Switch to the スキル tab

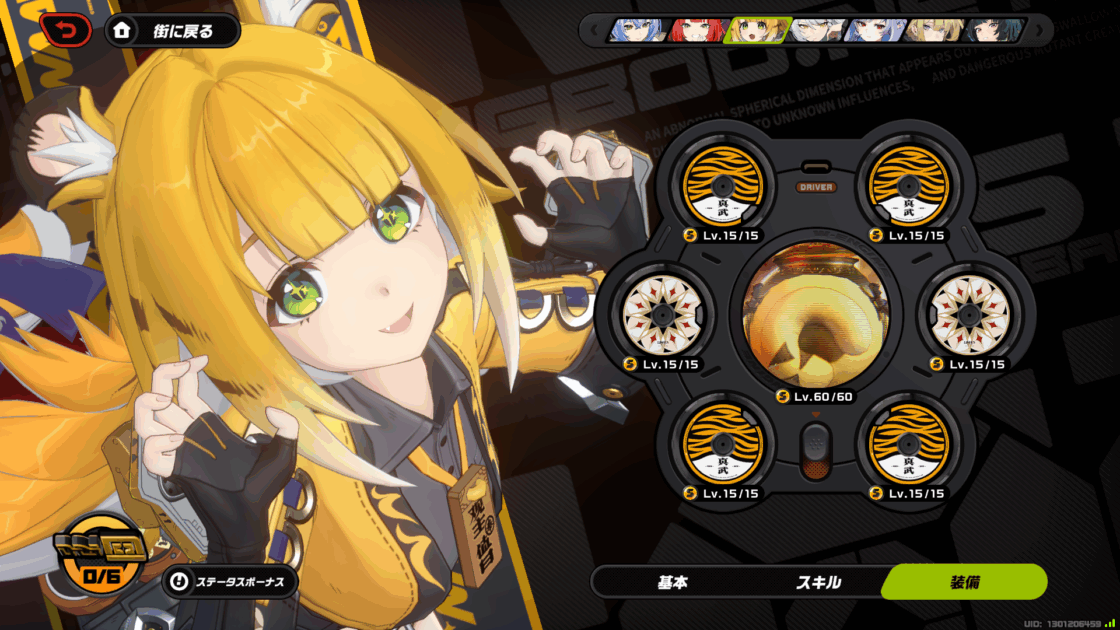pos(818,582)
